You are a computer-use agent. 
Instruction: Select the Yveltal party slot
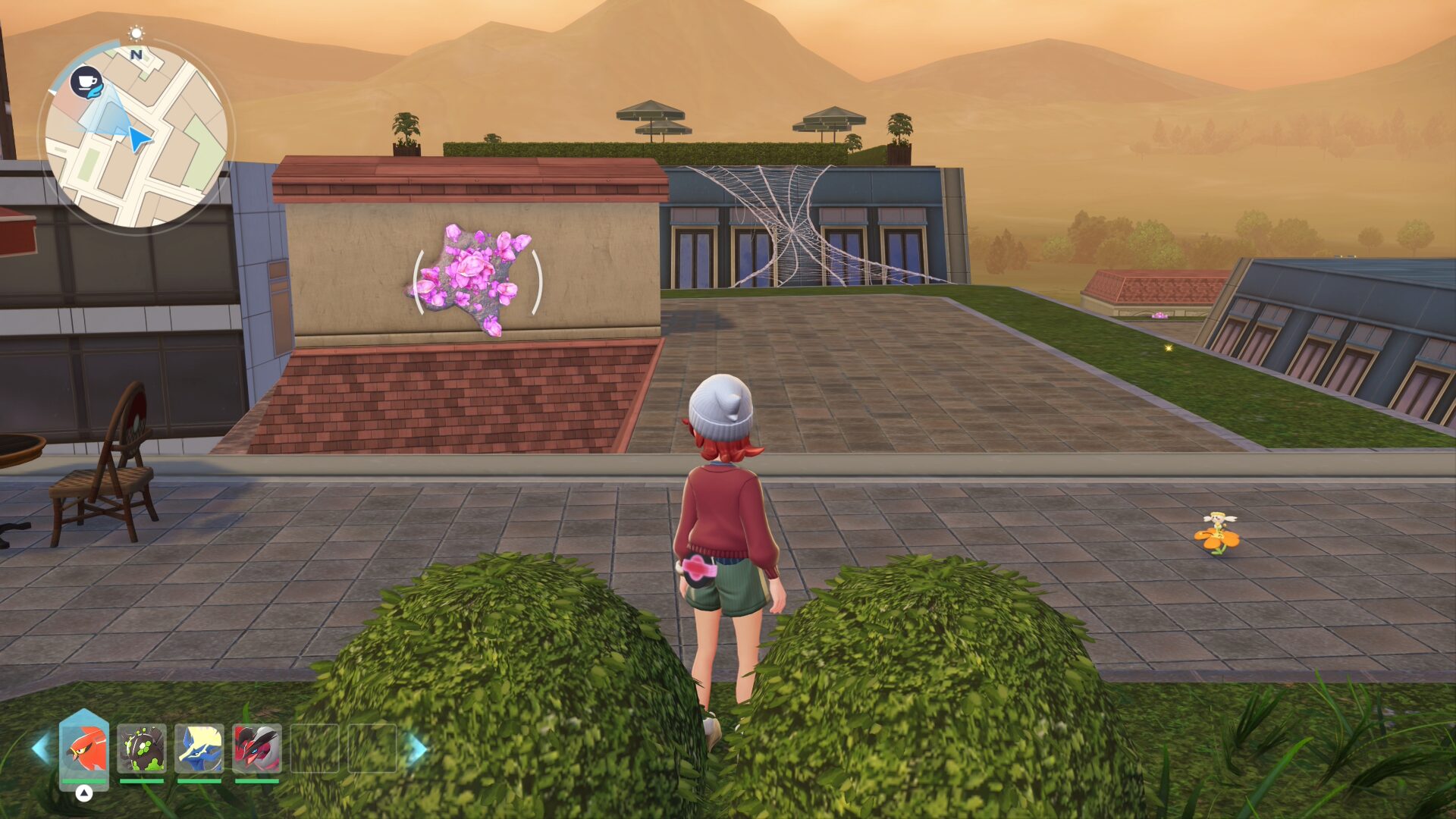[257, 748]
